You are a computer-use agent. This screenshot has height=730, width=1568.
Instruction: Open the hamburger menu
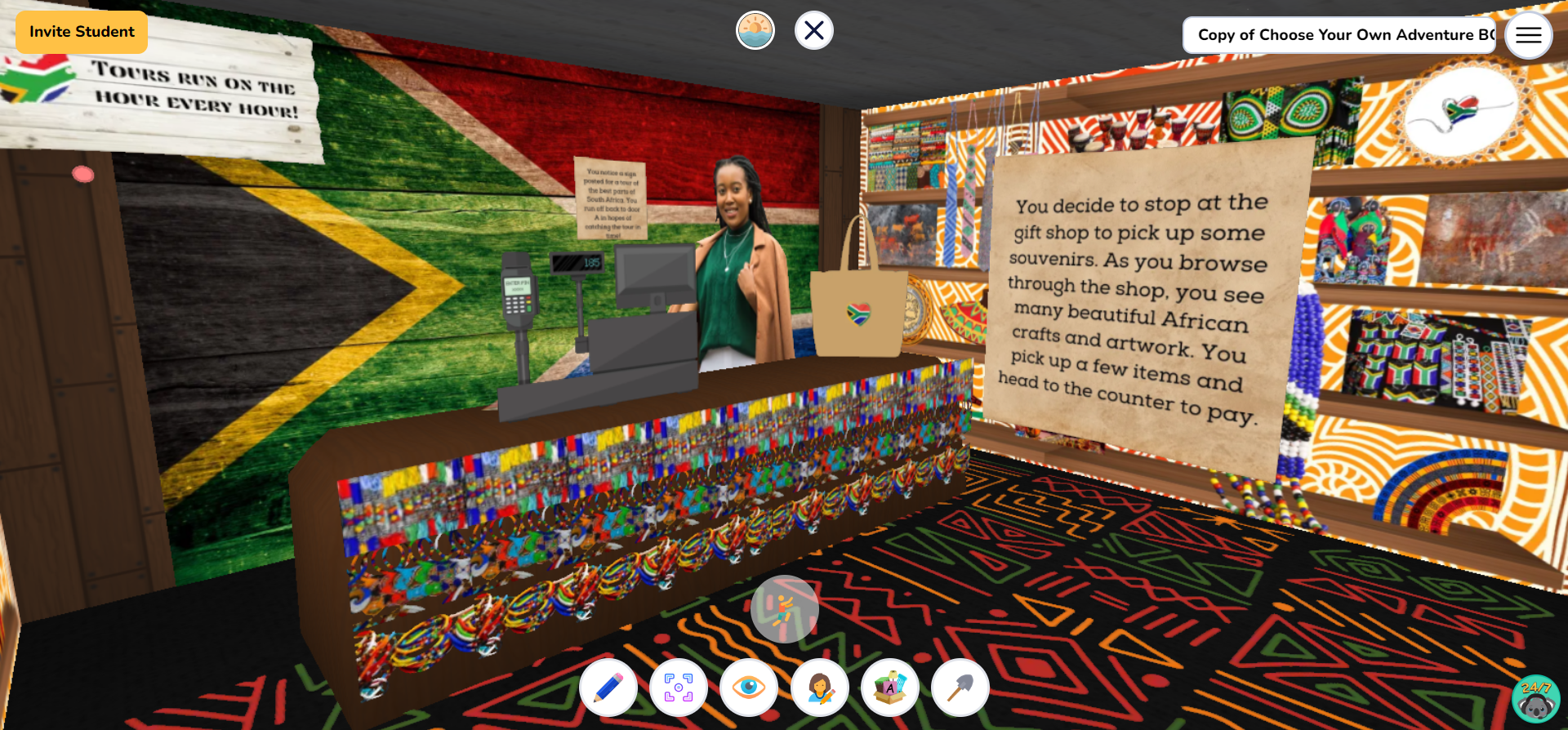tap(1529, 35)
